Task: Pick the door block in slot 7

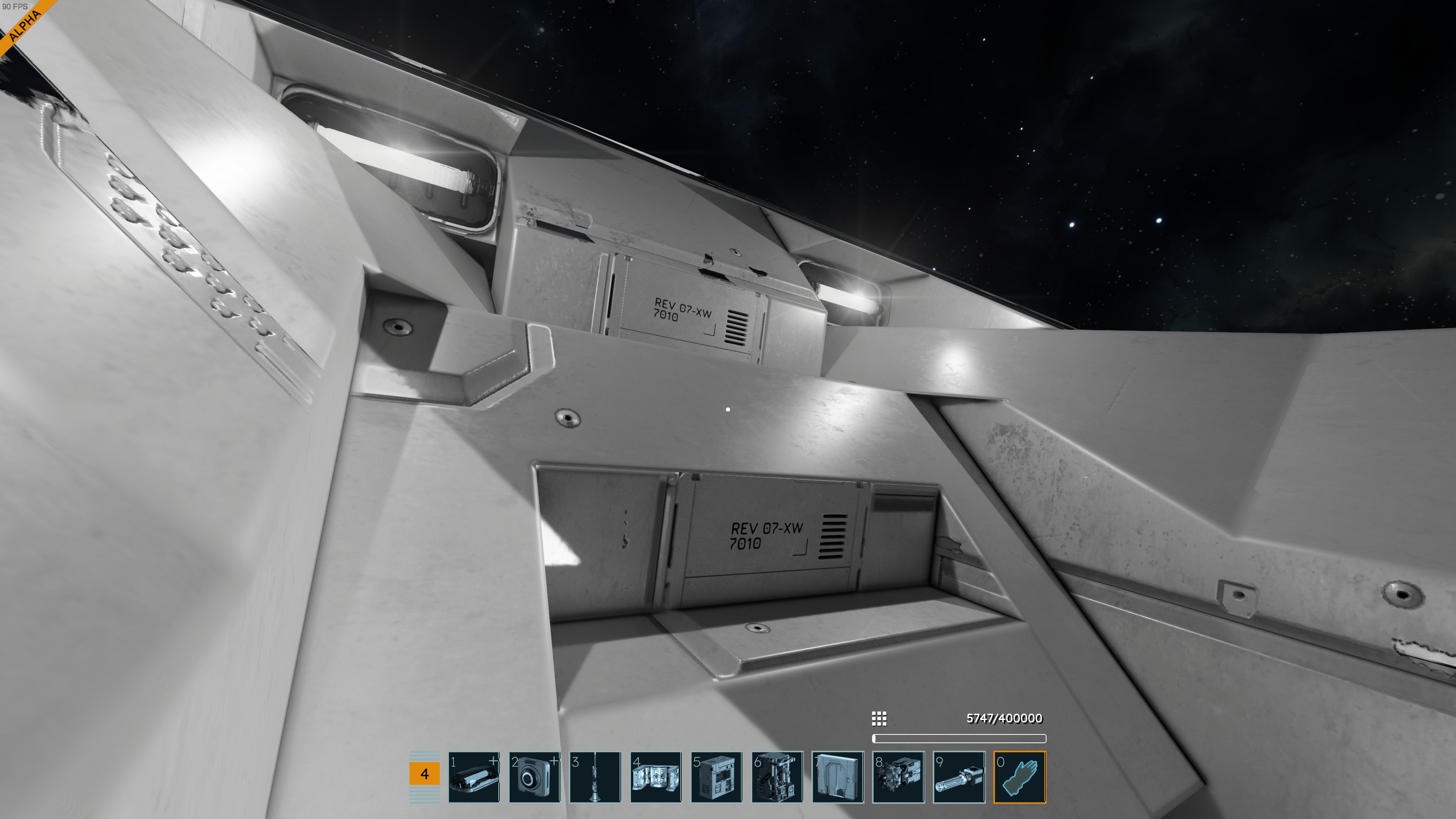Action: coord(838,777)
